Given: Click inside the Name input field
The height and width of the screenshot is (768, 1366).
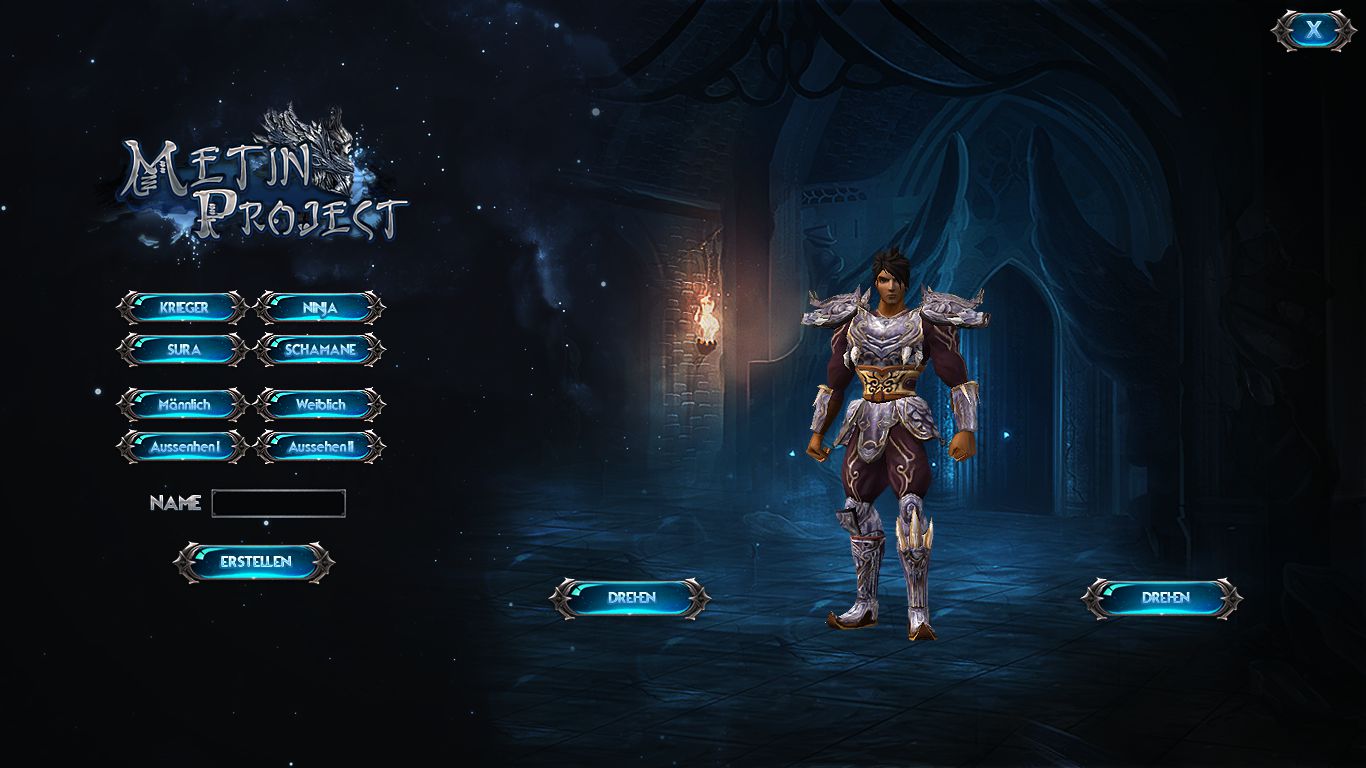Looking at the screenshot, I should pyautogui.click(x=277, y=503).
